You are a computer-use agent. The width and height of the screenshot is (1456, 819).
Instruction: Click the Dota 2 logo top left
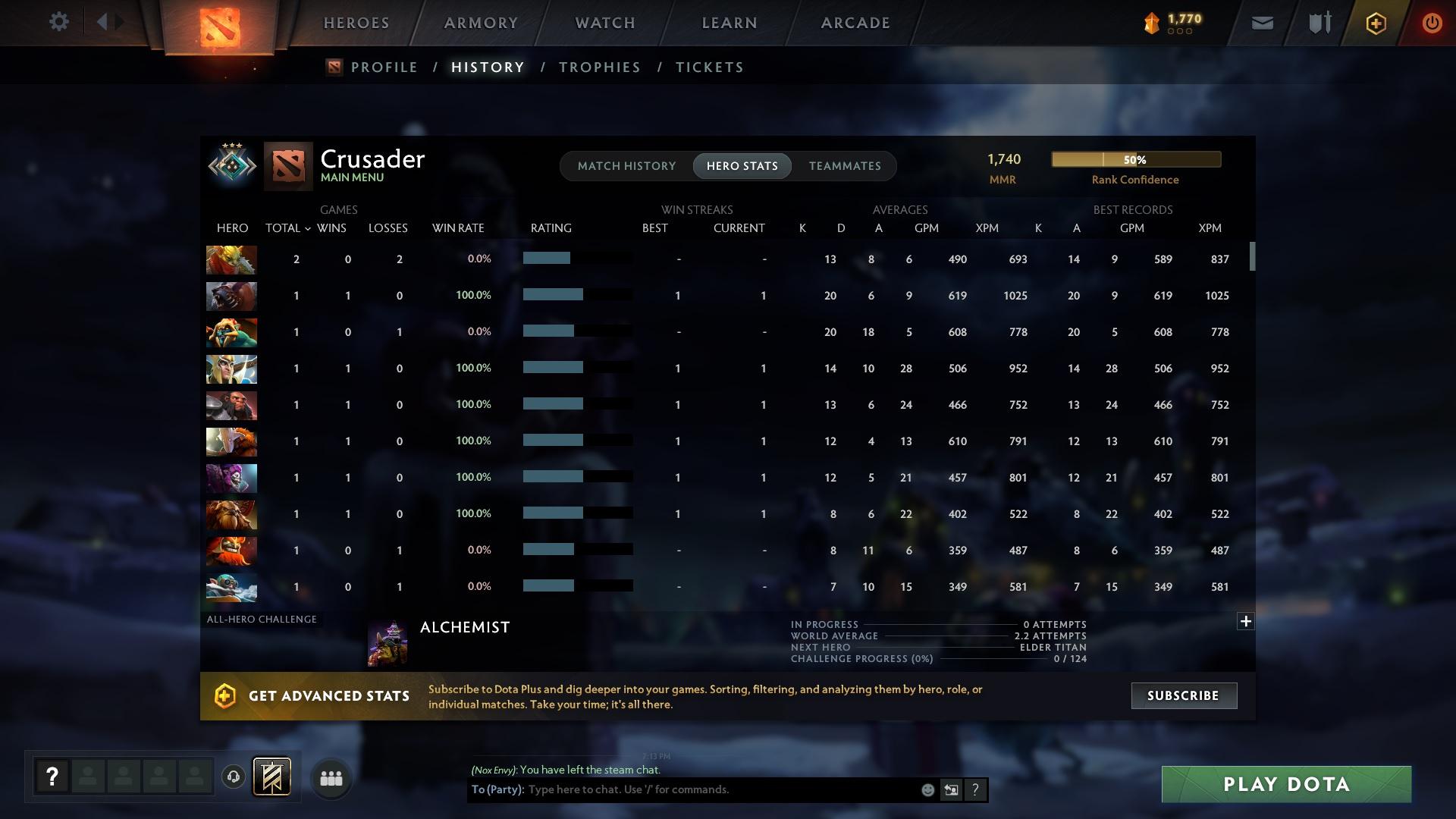tap(220, 22)
